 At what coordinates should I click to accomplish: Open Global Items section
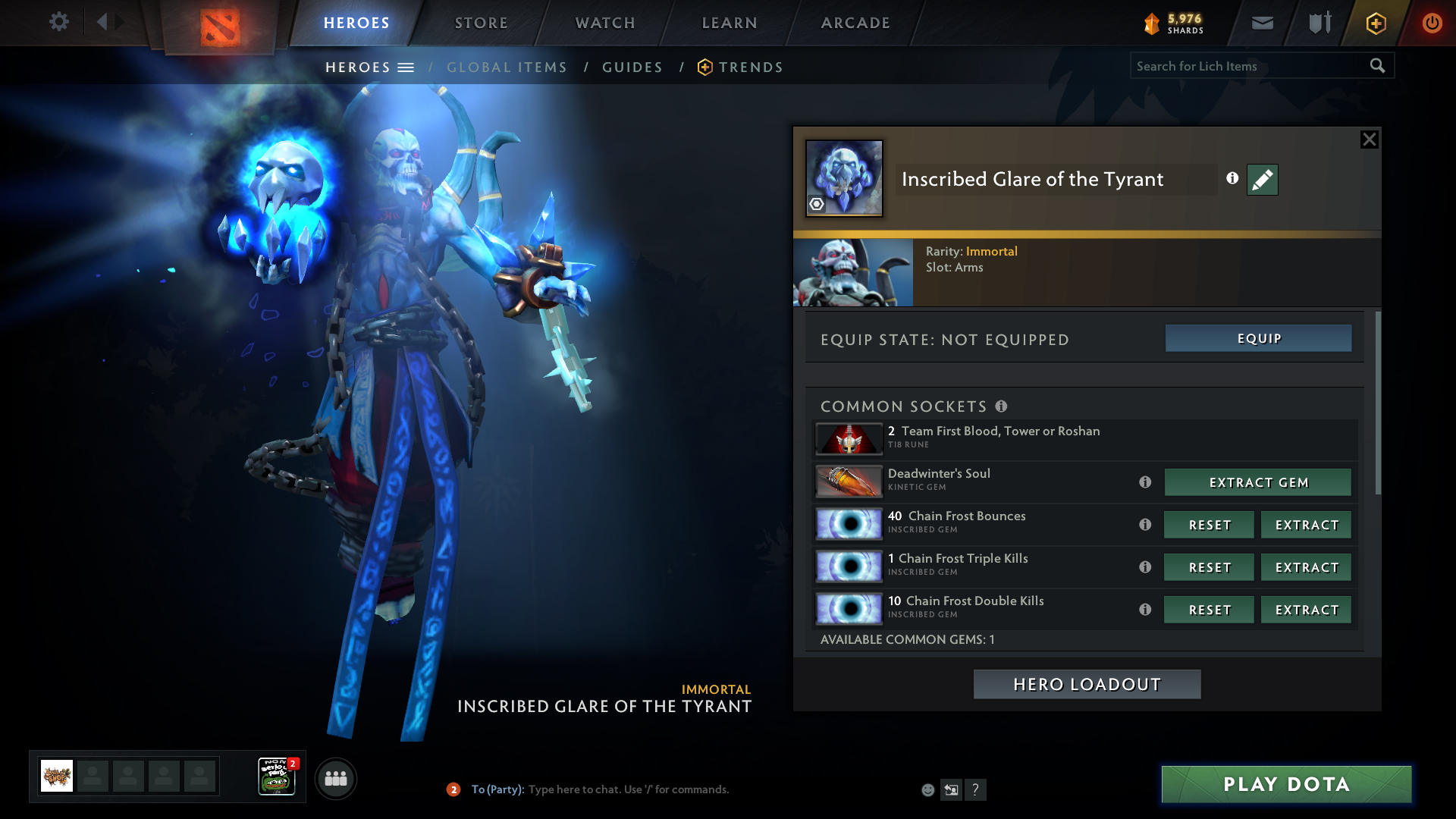coord(507,67)
